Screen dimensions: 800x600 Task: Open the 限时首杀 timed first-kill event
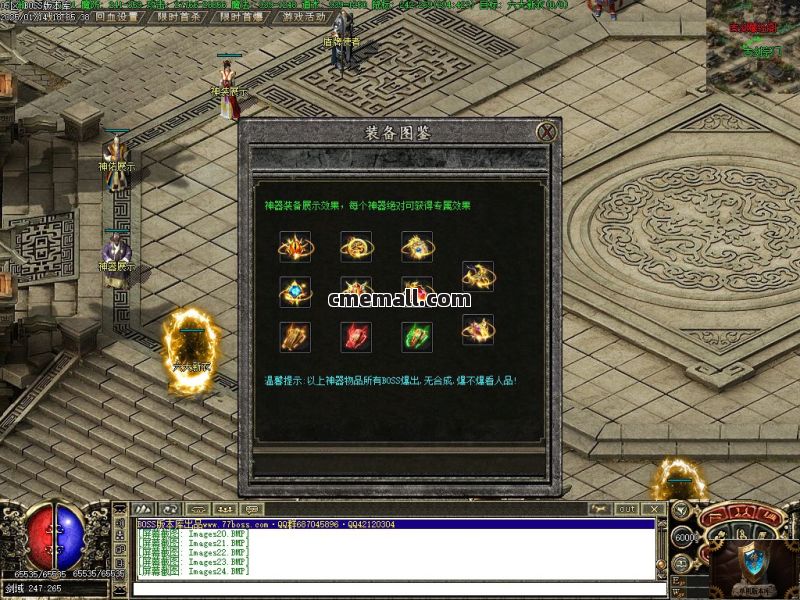[x=181, y=17]
